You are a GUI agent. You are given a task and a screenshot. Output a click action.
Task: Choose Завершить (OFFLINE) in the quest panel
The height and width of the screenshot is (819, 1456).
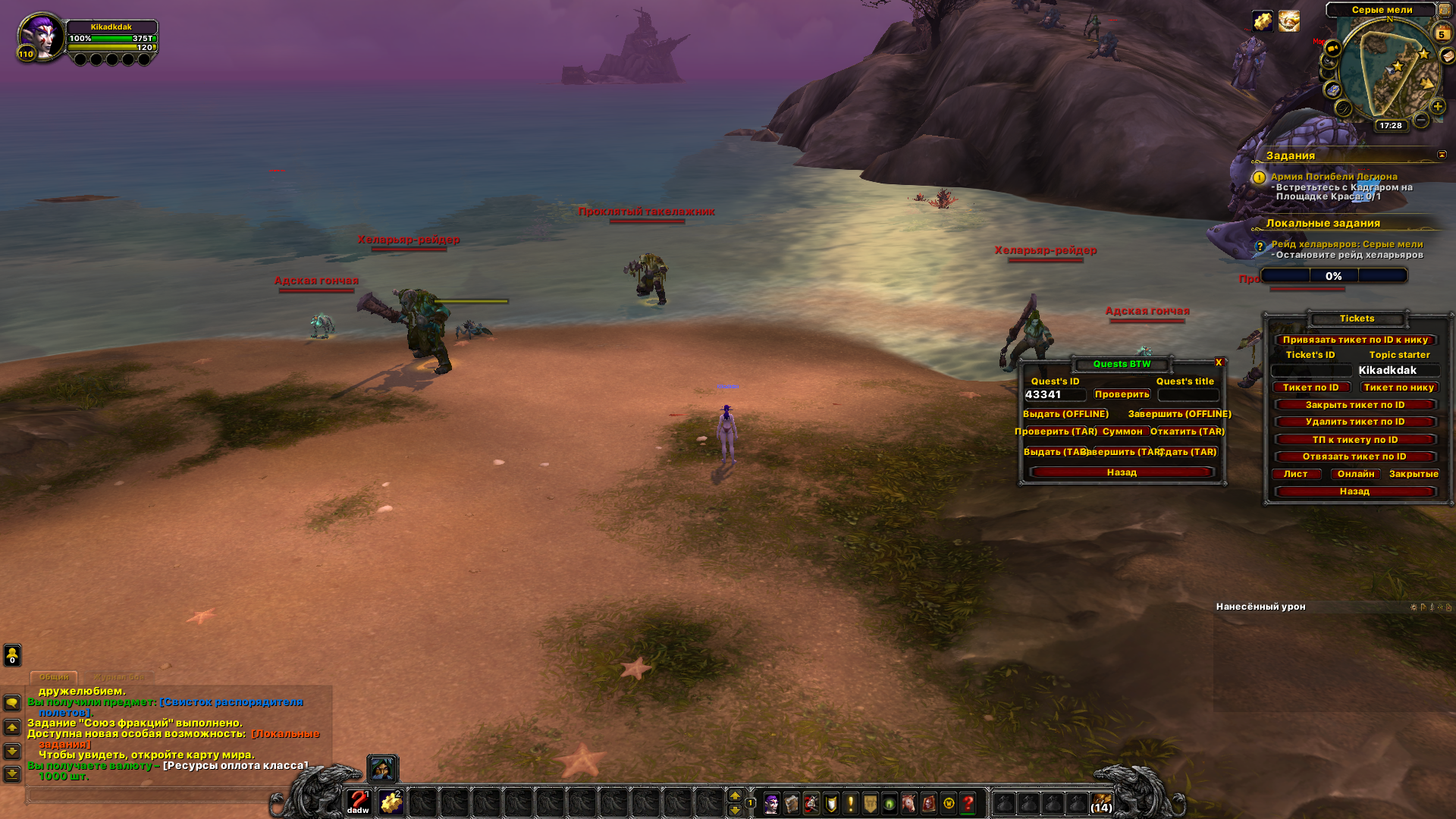1179,414
